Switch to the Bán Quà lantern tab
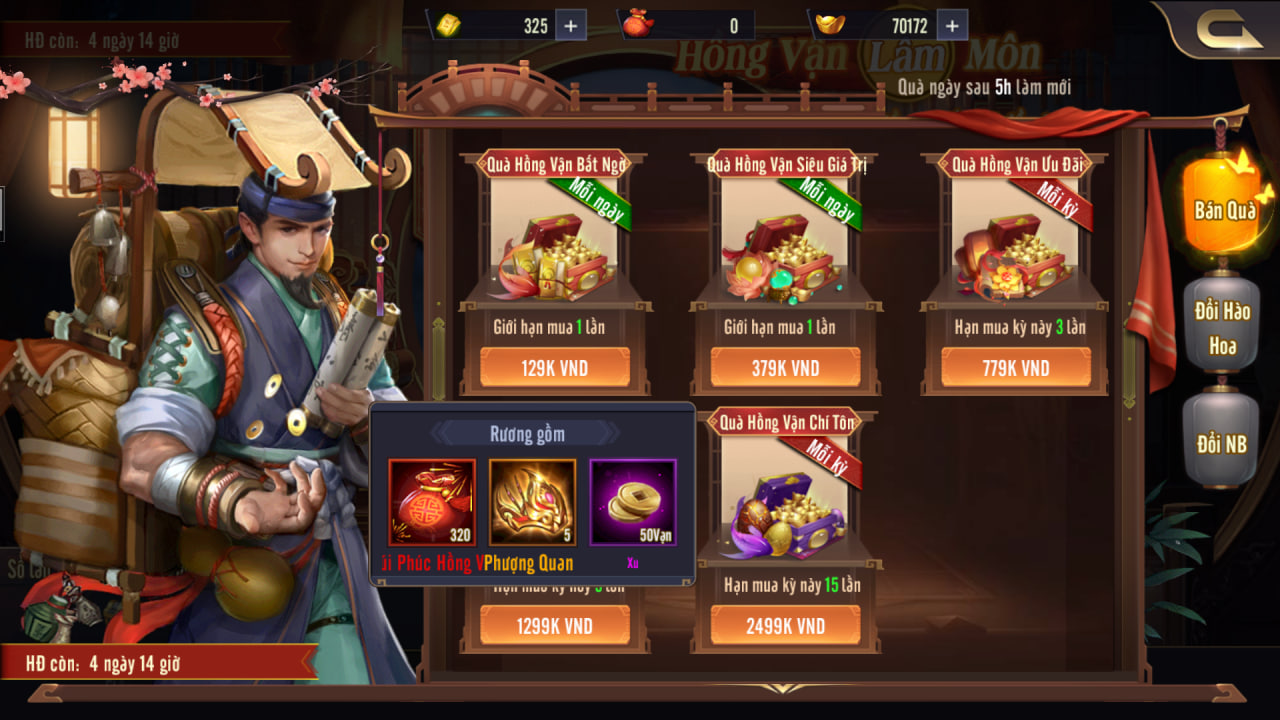 pos(1222,208)
